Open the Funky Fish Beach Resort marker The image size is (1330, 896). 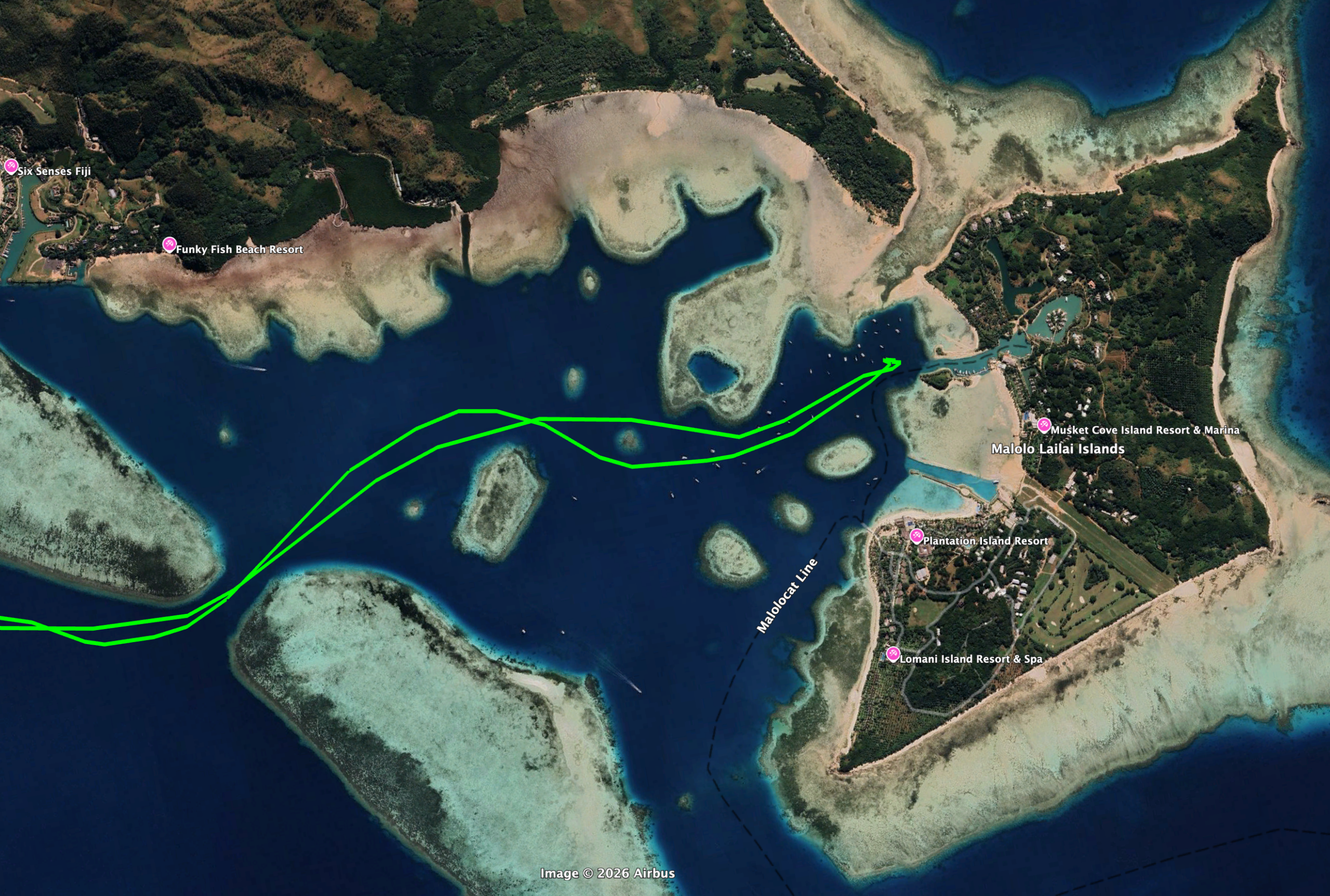[169, 245]
